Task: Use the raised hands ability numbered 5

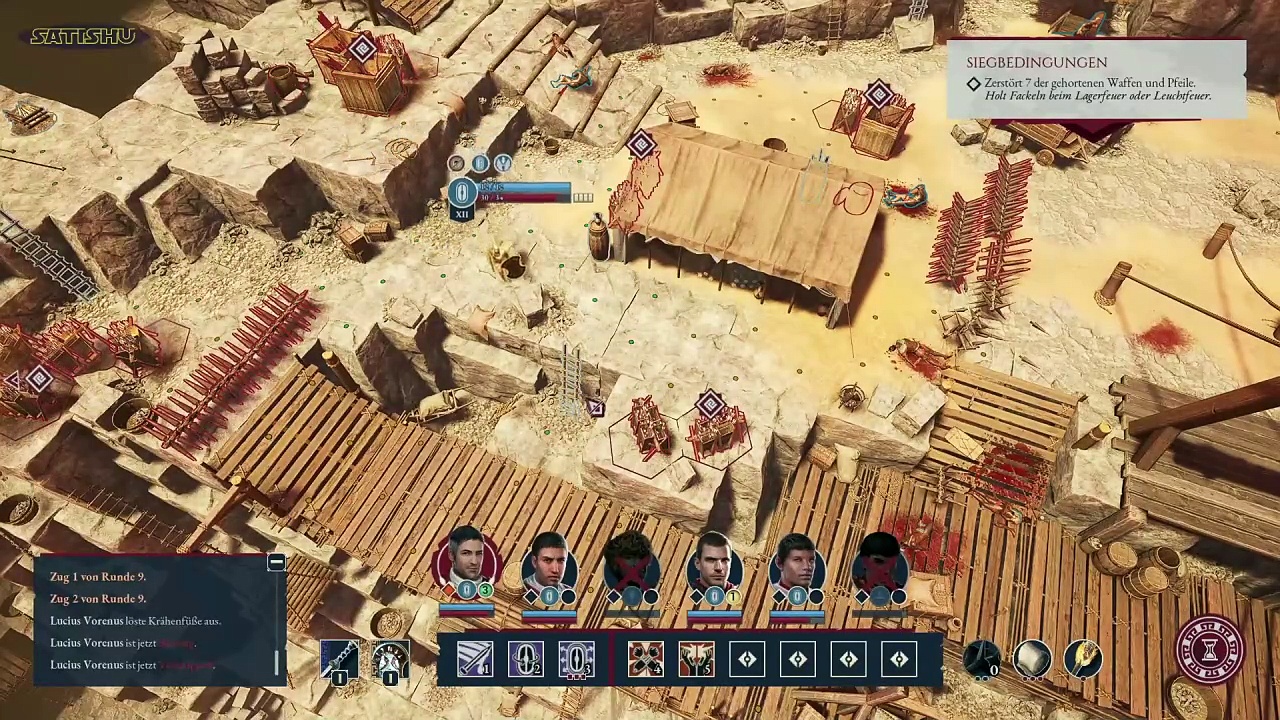Action: (697, 659)
